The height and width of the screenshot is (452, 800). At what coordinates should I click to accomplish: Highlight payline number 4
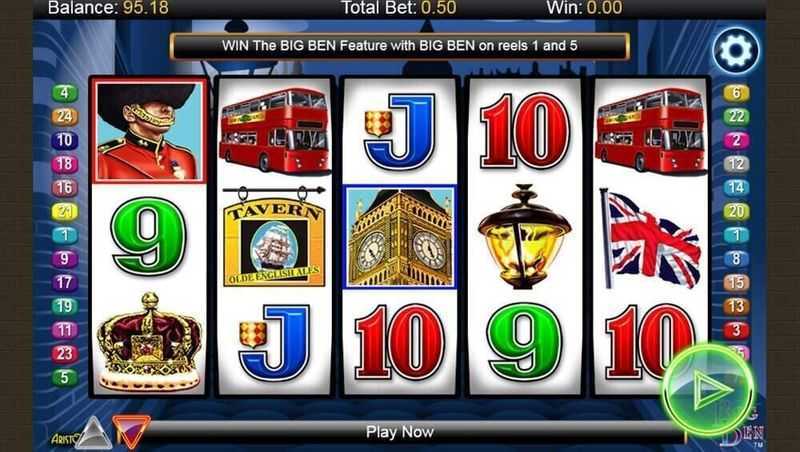click(65, 93)
